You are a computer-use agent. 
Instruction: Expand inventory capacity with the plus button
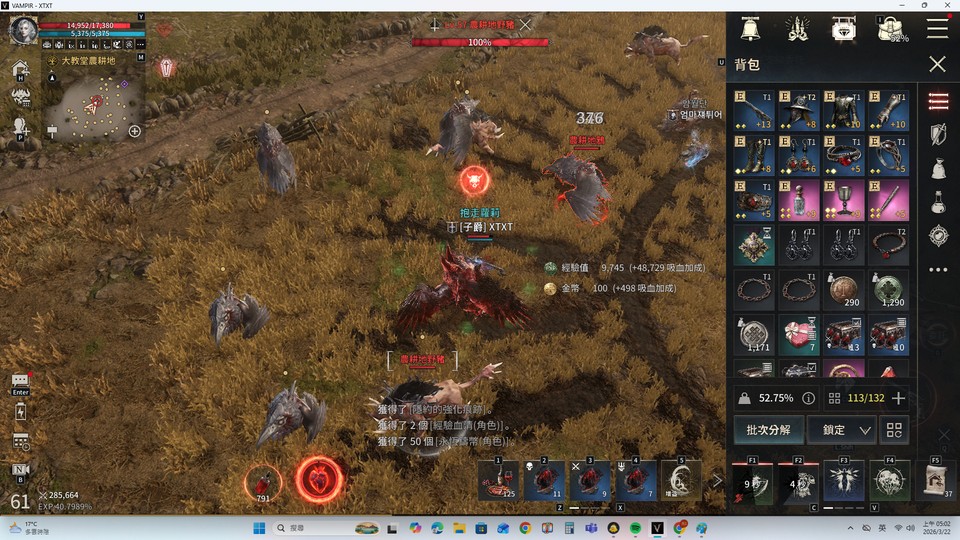click(x=898, y=398)
